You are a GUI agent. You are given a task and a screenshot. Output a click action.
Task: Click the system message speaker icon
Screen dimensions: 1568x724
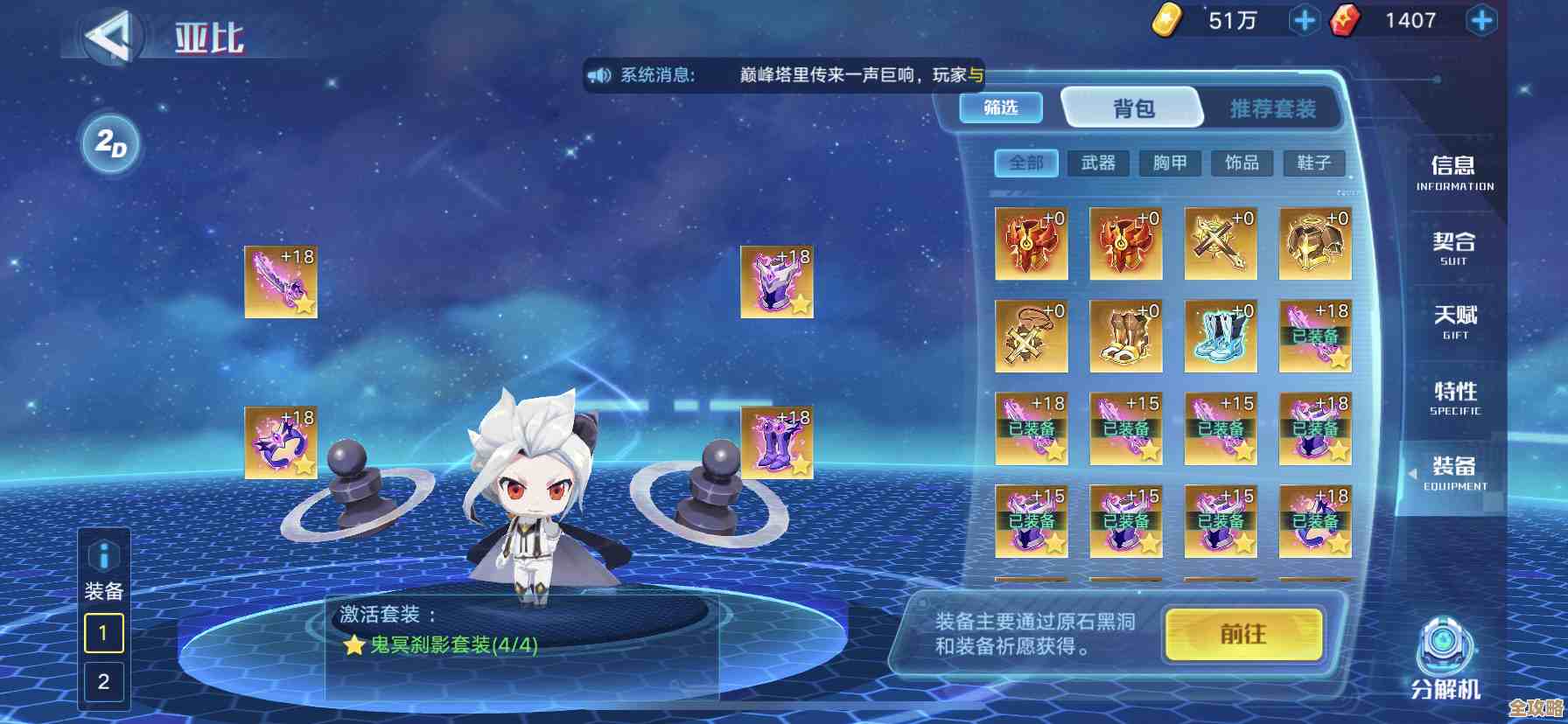coord(599,74)
